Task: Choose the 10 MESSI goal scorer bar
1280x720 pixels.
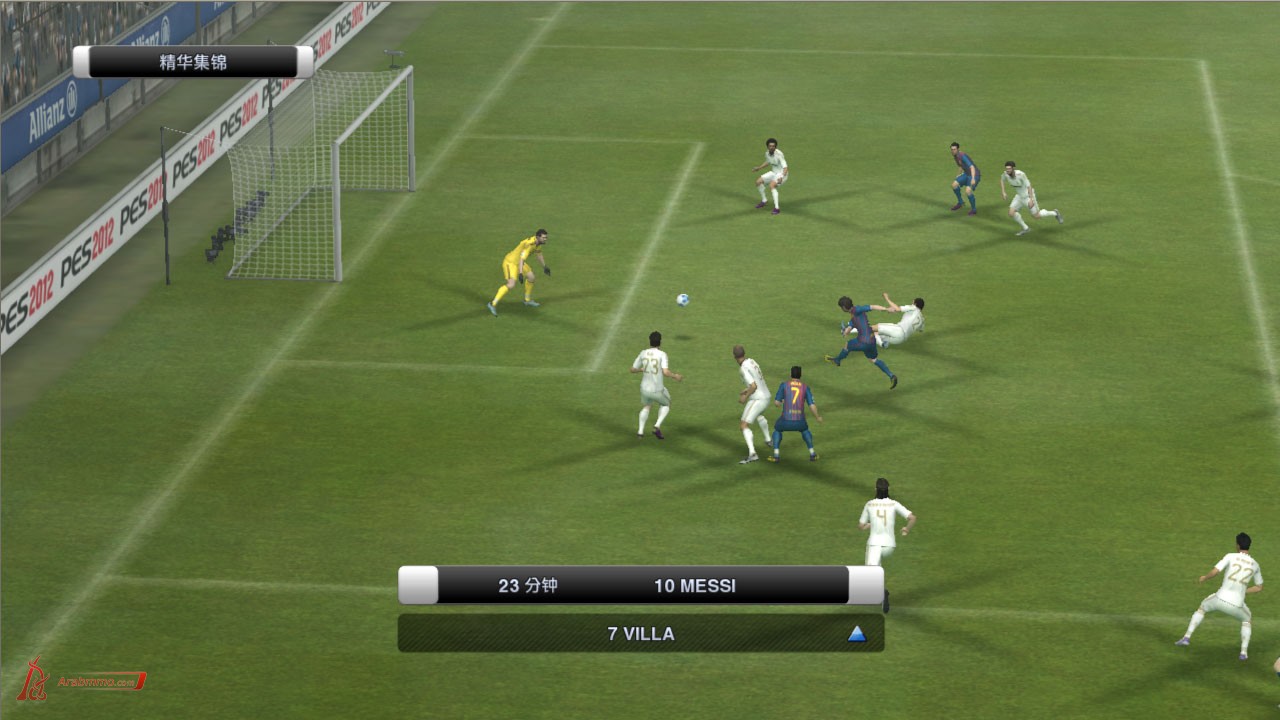Action: (x=642, y=585)
